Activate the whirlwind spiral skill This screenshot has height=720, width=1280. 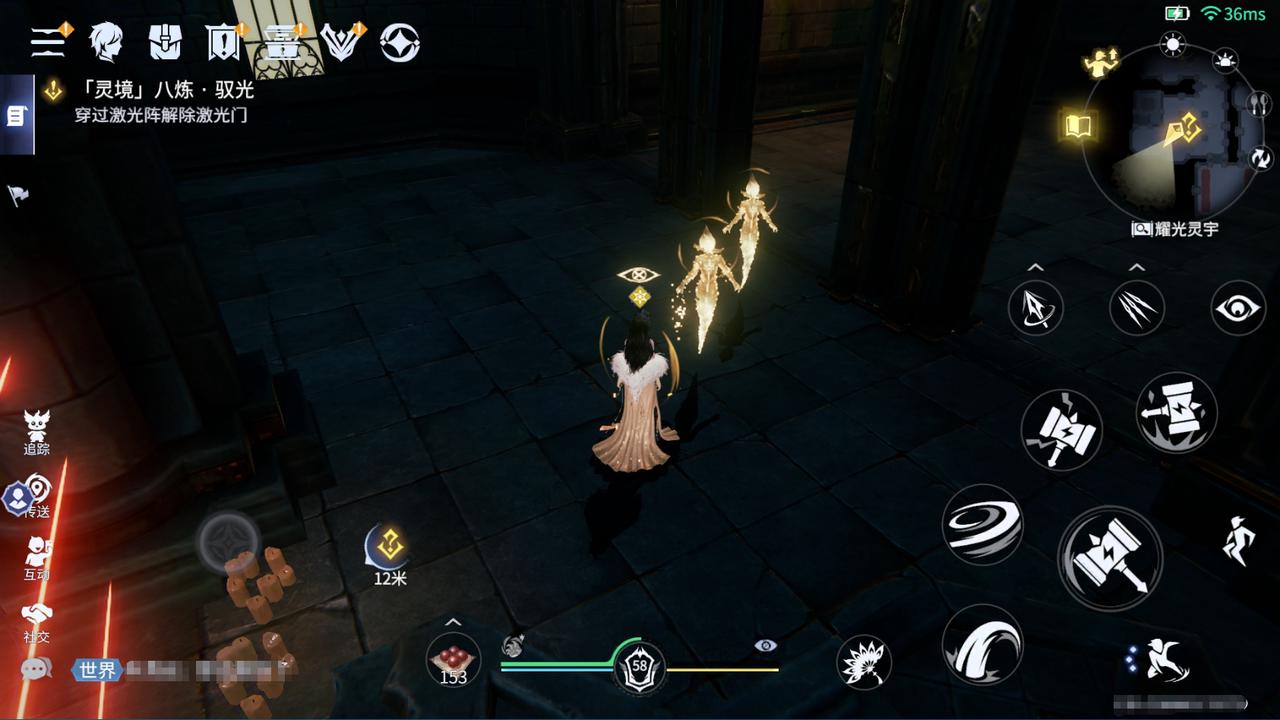(x=982, y=524)
